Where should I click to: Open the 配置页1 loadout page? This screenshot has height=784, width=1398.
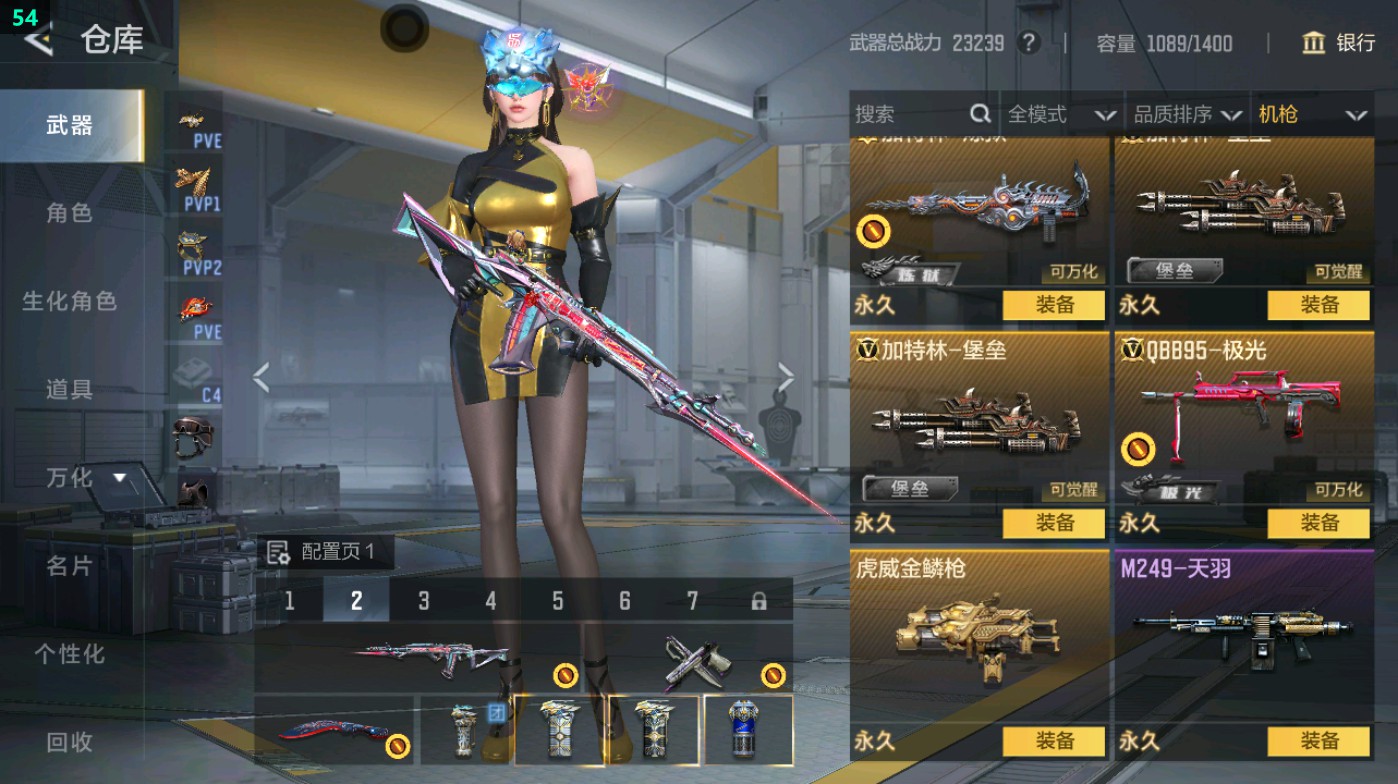[x=324, y=552]
